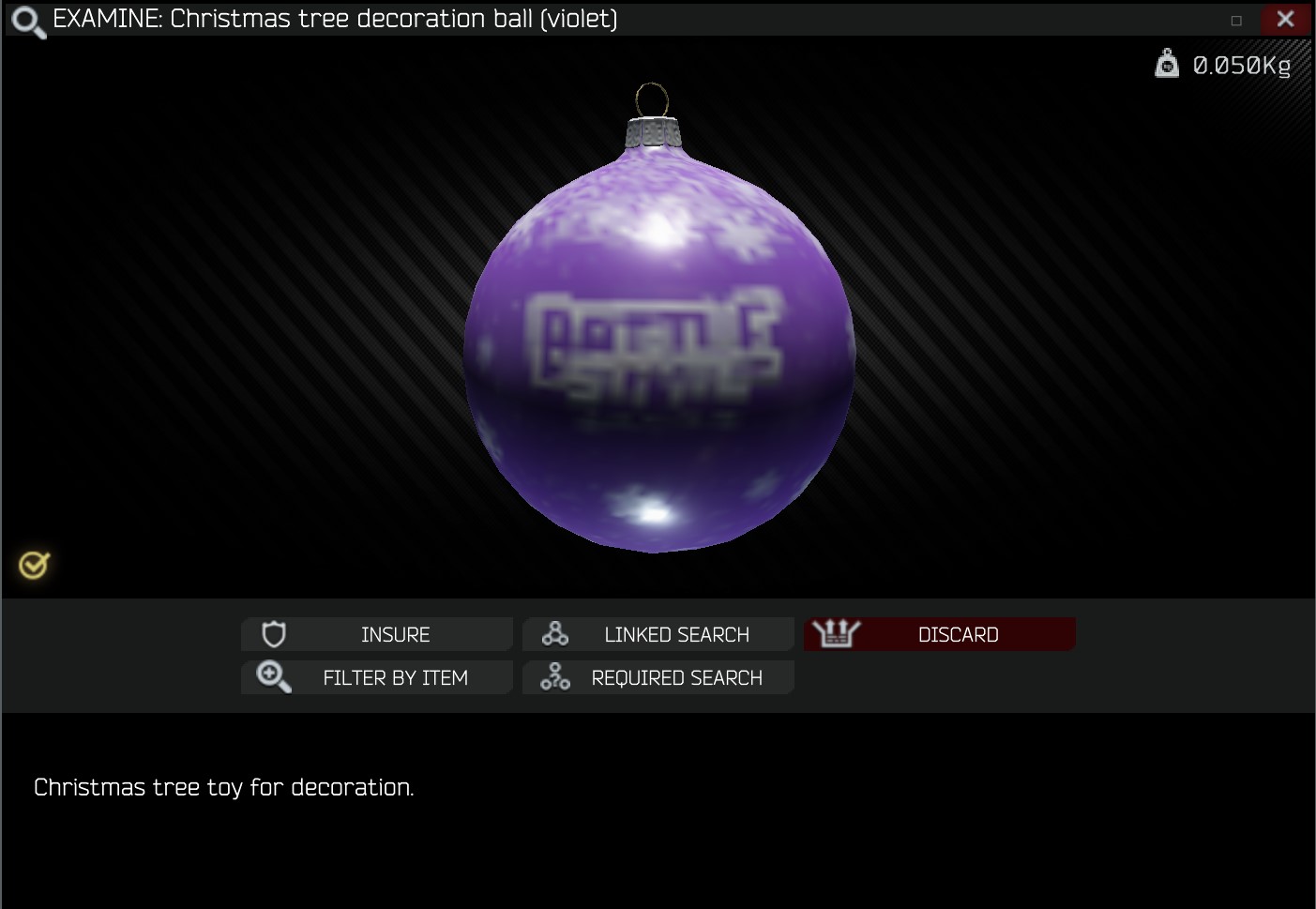Click the yellow checkmark examined indicator

(x=33, y=564)
